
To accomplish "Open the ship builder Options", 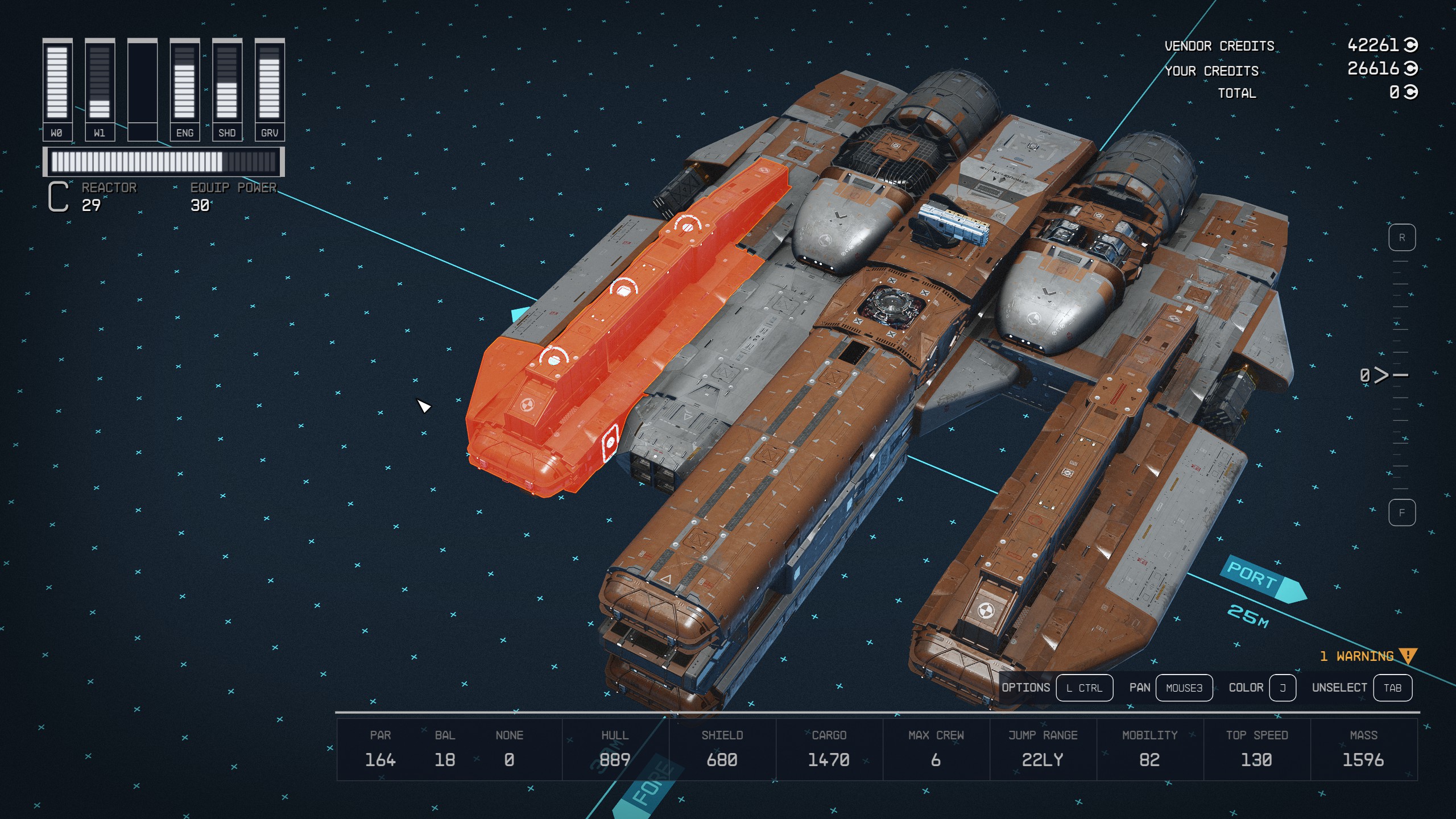I will (1083, 688).
